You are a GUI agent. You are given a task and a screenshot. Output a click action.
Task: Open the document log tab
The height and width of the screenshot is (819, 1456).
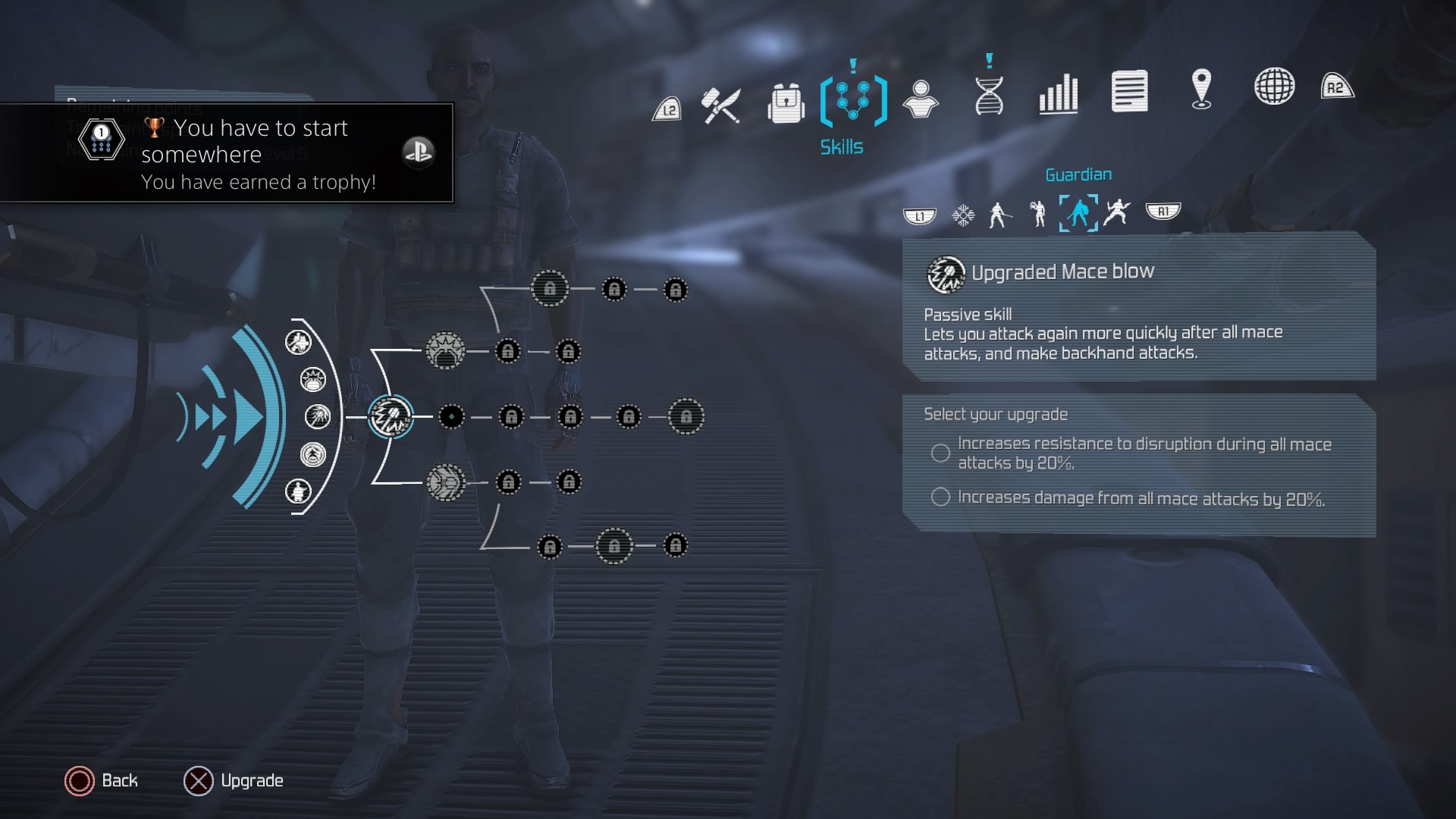click(x=1129, y=91)
